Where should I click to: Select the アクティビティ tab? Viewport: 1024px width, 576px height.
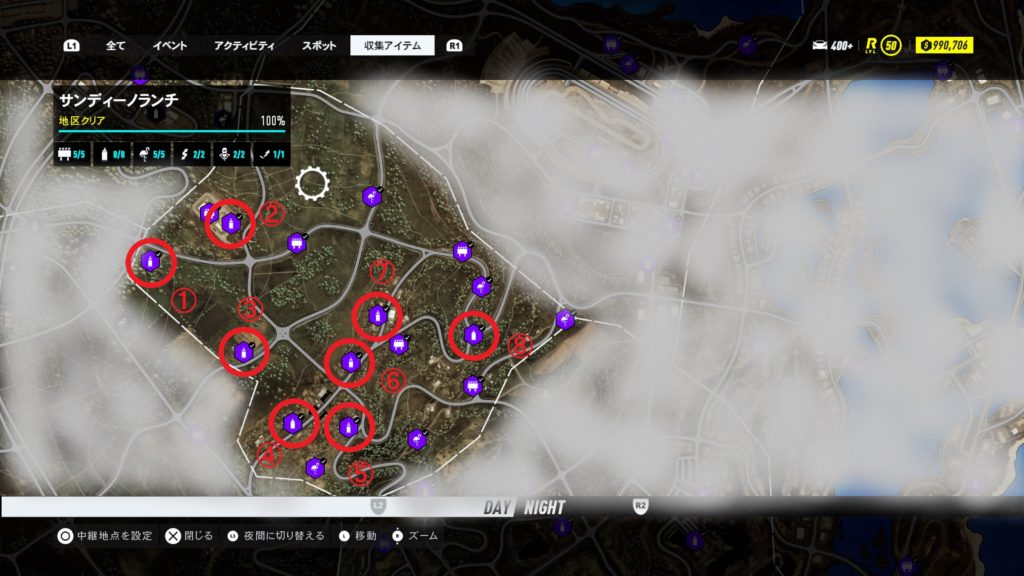tap(245, 46)
